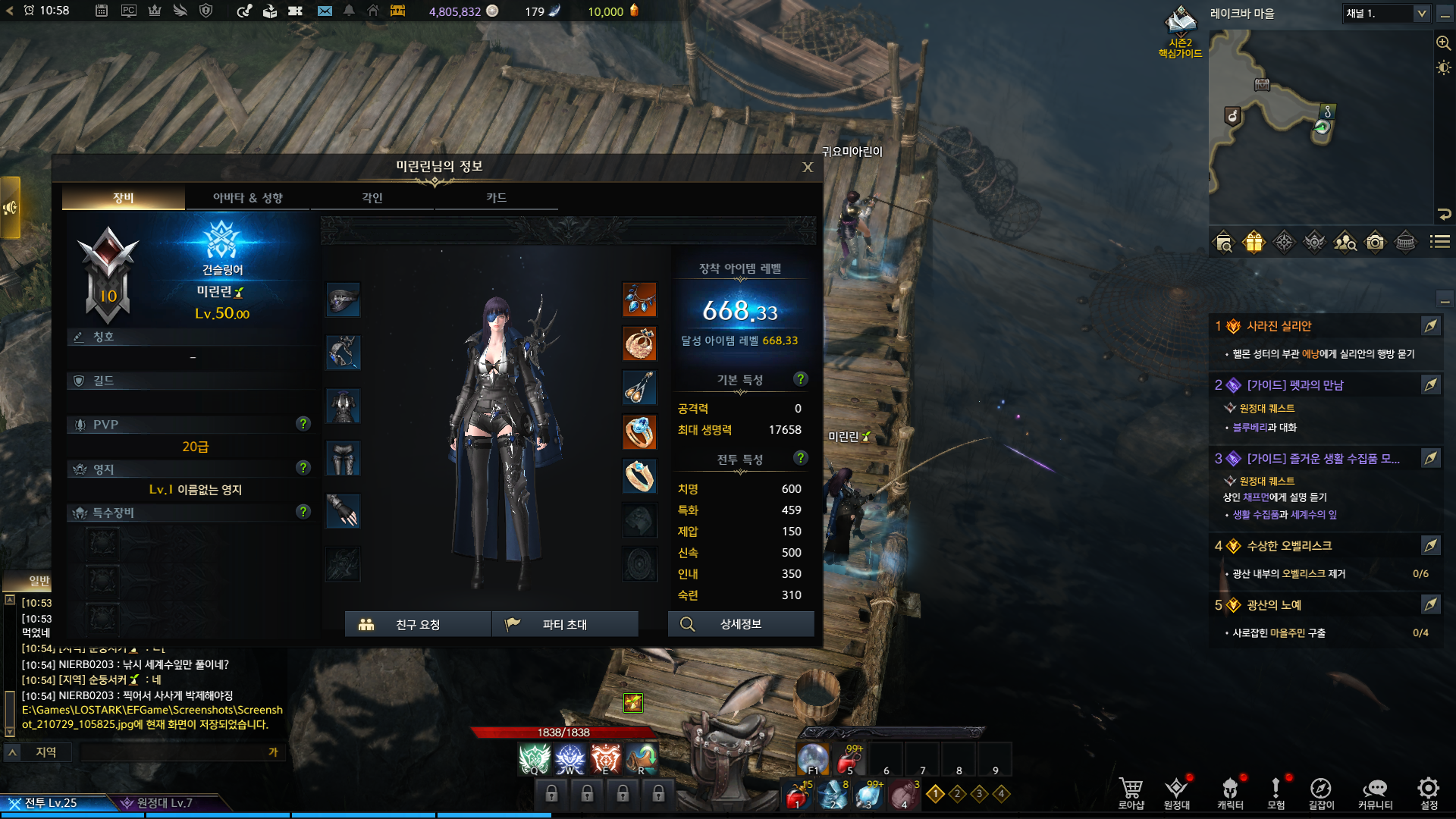The height and width of the screenshot is (819, 1456).
Task: Open the 커뮤니티 community menu
Action: (x=1375, y=792)
